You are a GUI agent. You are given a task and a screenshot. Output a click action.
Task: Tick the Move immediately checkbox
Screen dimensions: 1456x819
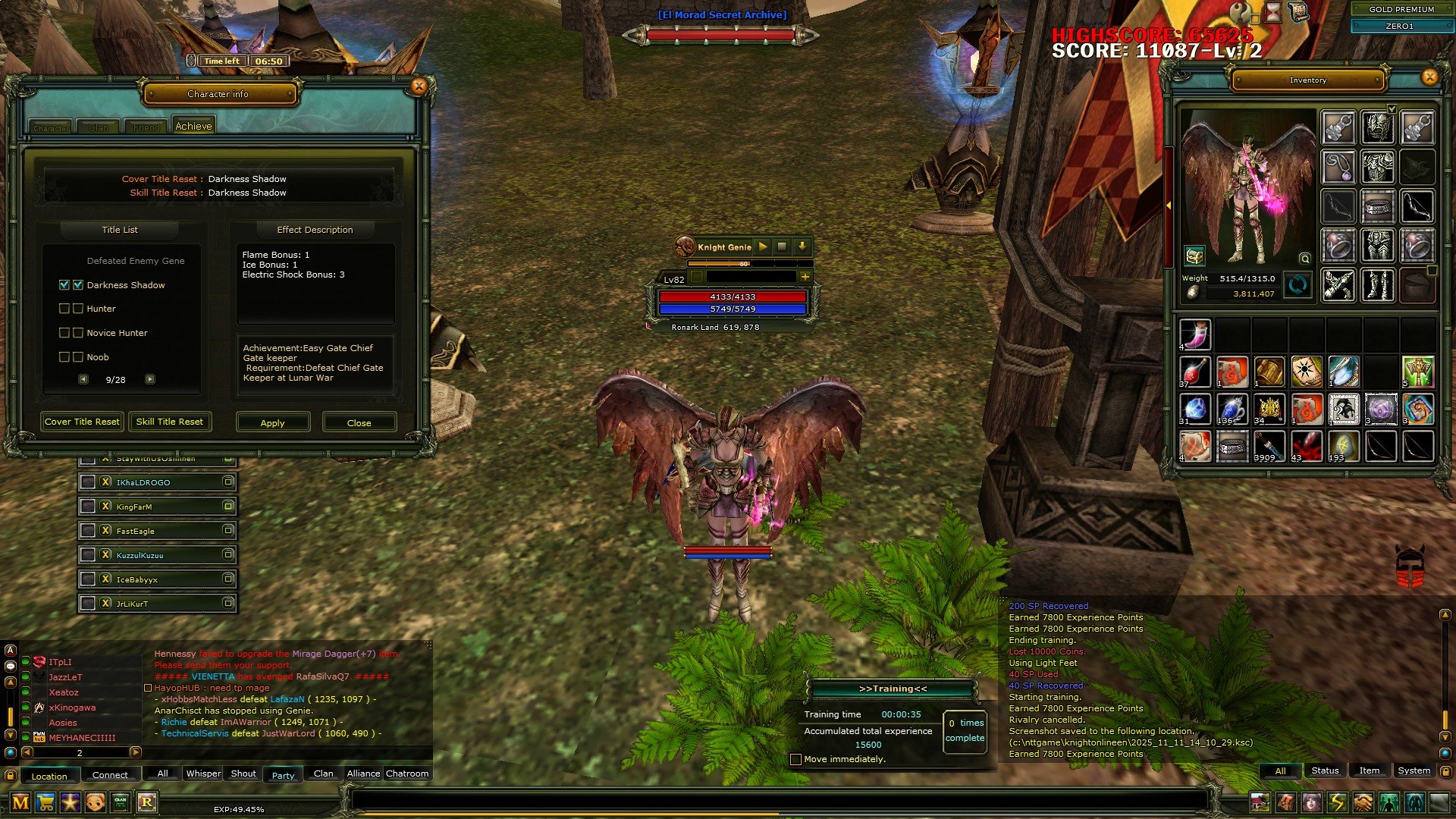coord(795,759)
